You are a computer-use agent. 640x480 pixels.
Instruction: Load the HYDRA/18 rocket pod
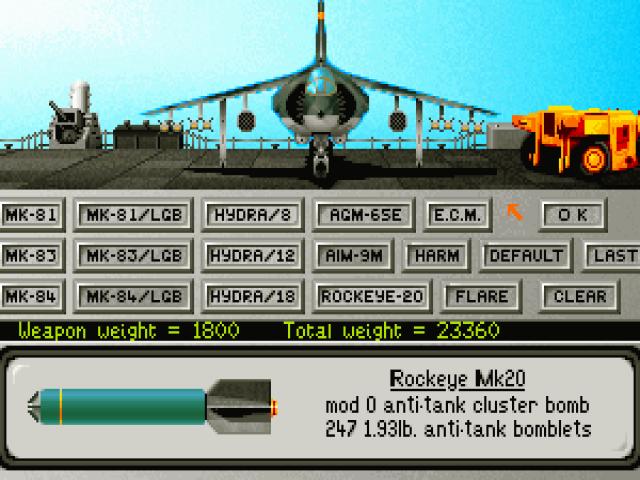coord(248,297)
